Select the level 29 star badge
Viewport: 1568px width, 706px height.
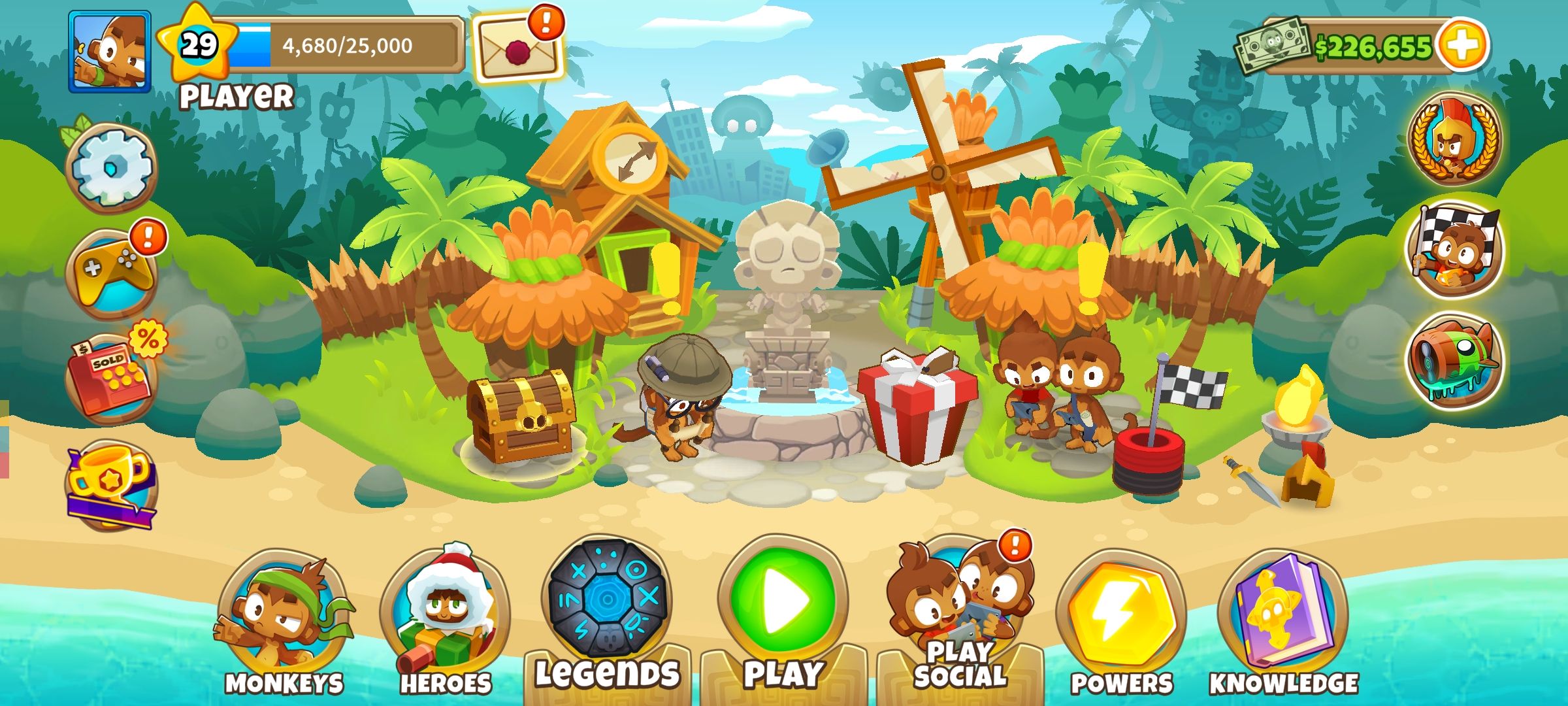point(198,46)
